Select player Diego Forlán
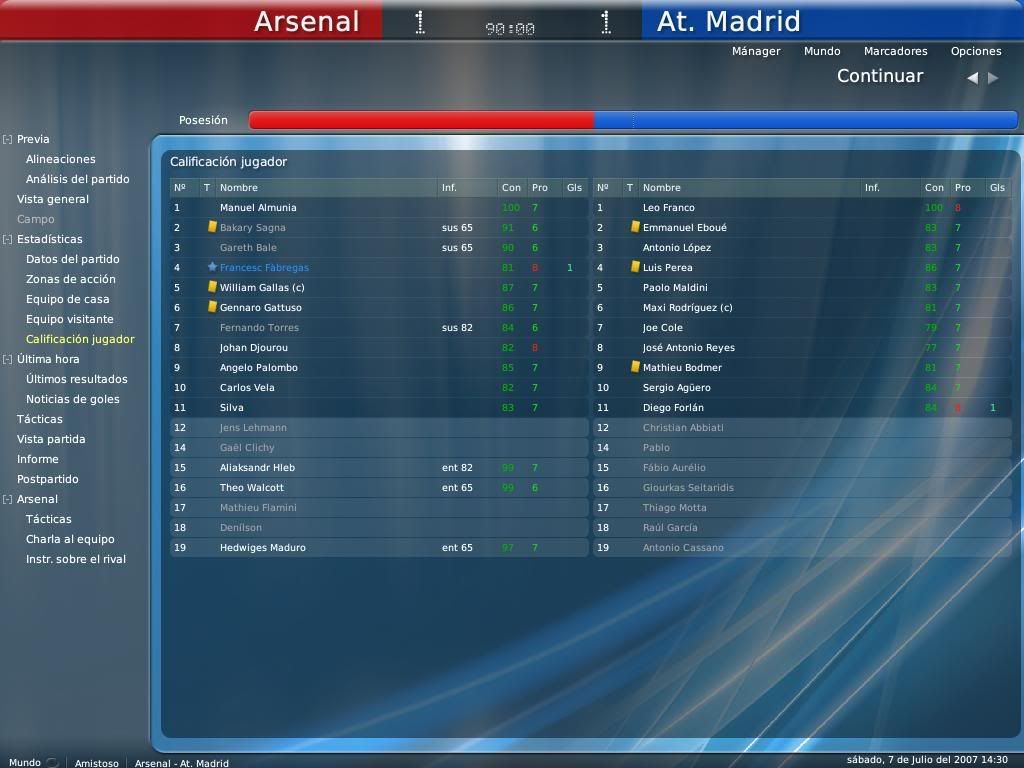Screen dimensions: 1024x768 tap(673, 407)
